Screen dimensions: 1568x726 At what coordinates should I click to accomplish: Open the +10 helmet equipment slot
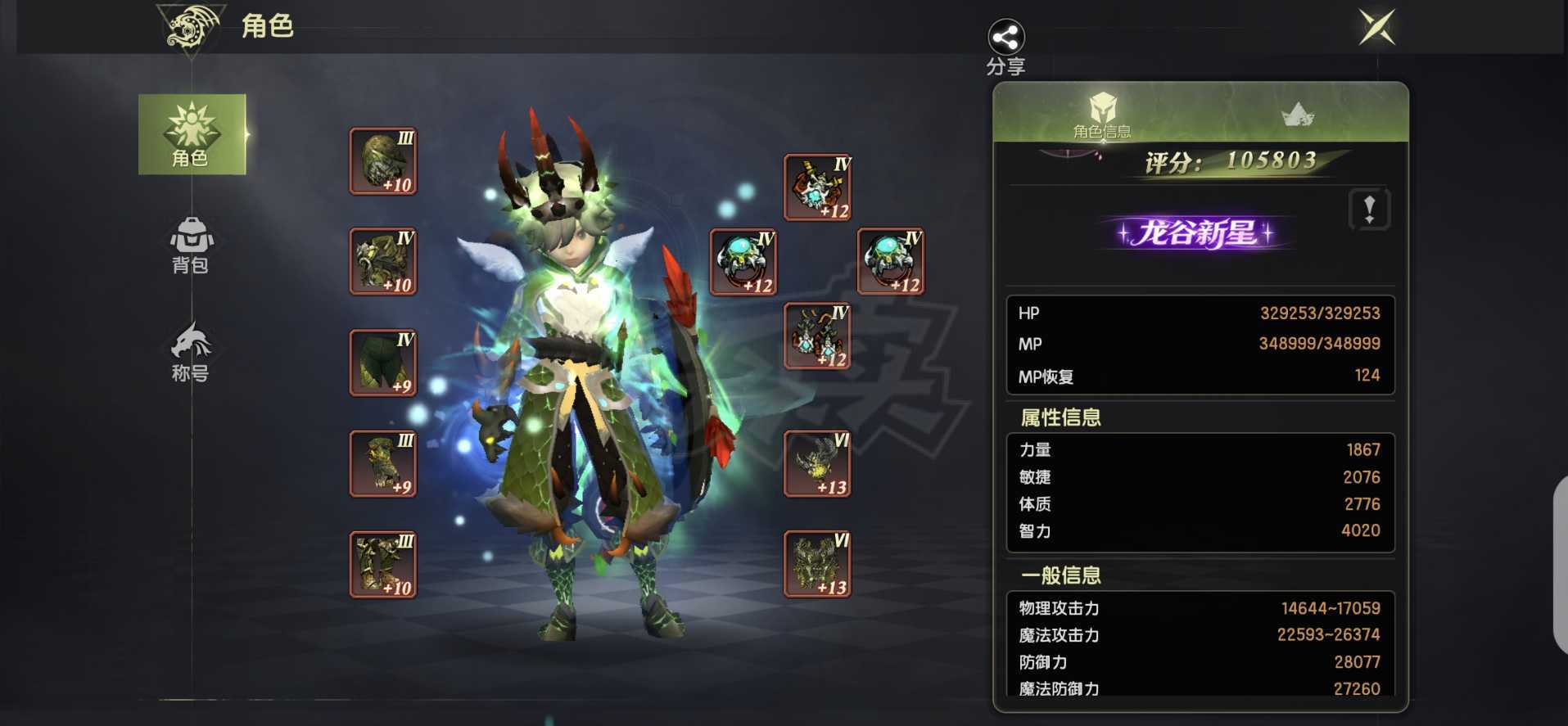[382, 160]
